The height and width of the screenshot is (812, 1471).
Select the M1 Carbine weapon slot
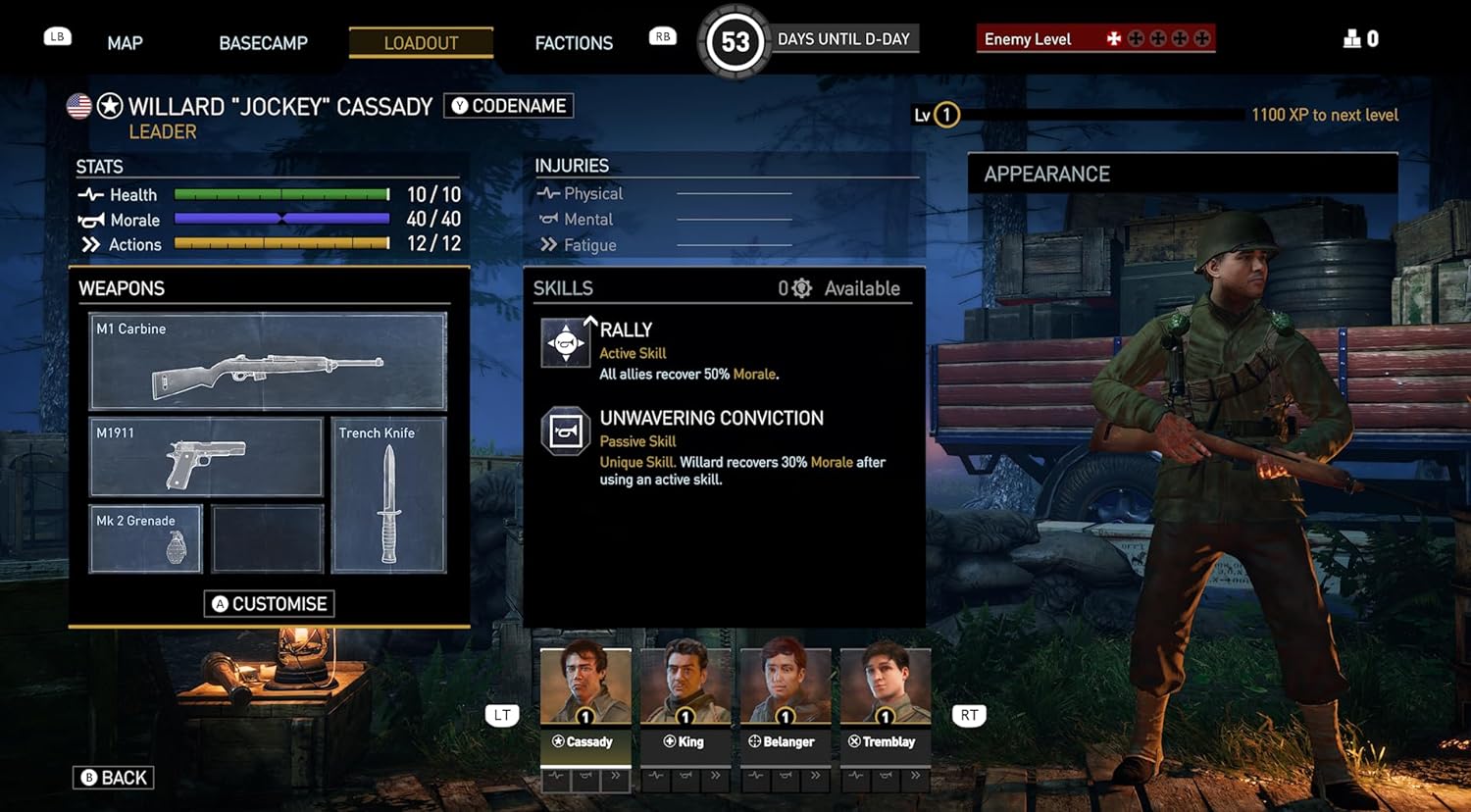[268, 361]
